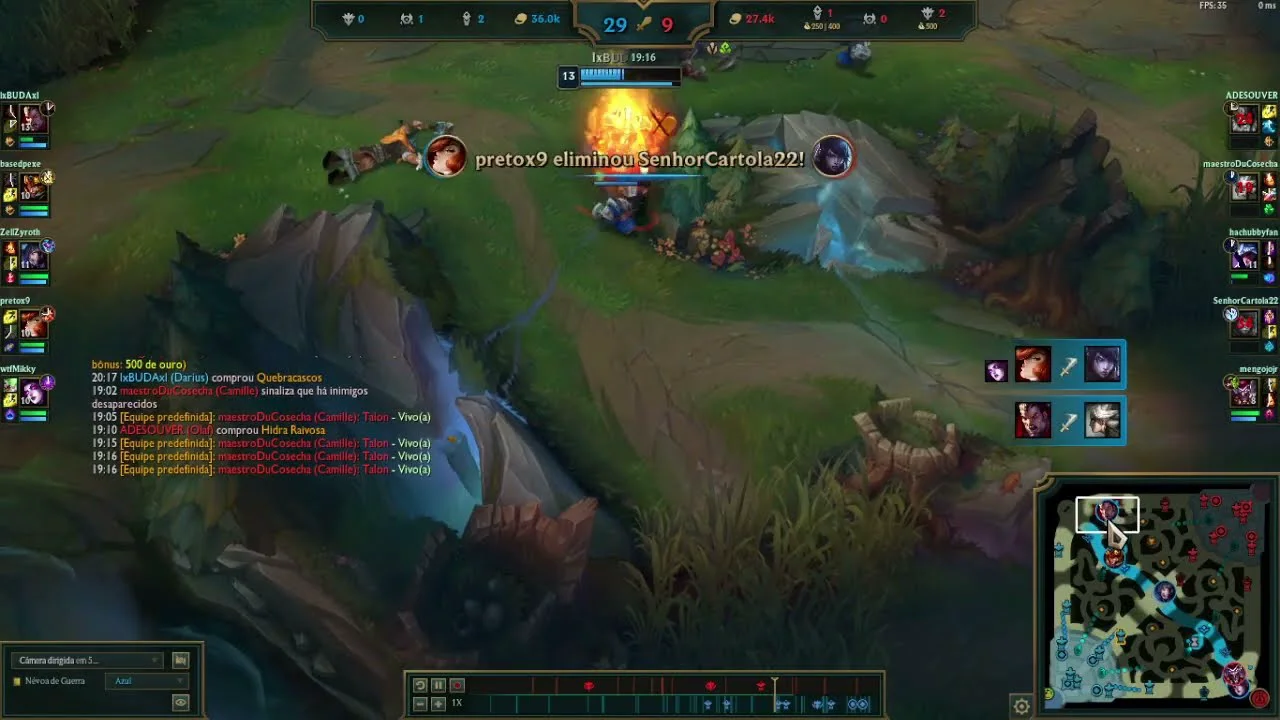Open the 'Azul' fog team dropdown
The height and width of the screenshot is (720, 1280).
[147, 681]
